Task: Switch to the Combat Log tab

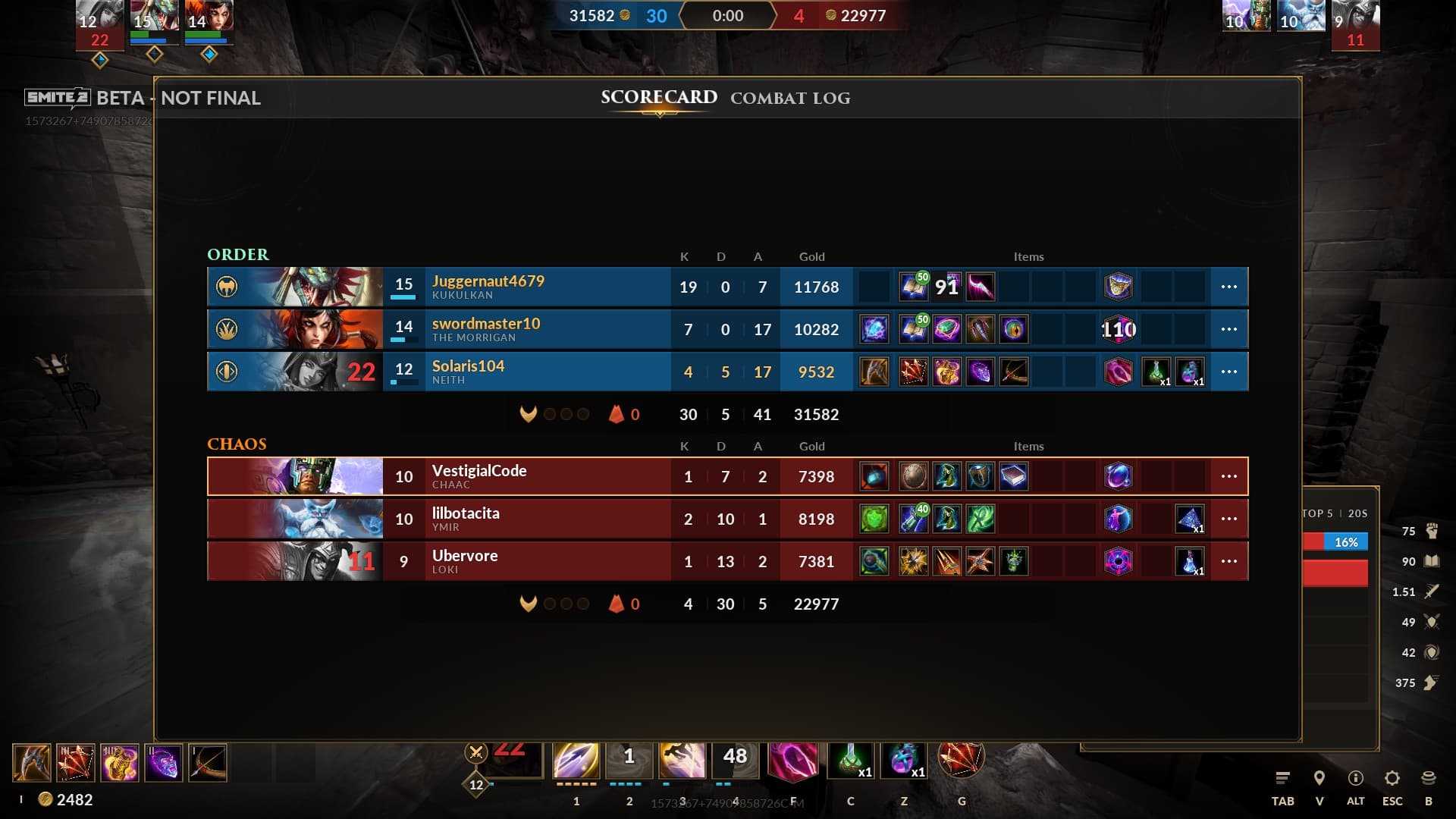Action: [789, 99]
